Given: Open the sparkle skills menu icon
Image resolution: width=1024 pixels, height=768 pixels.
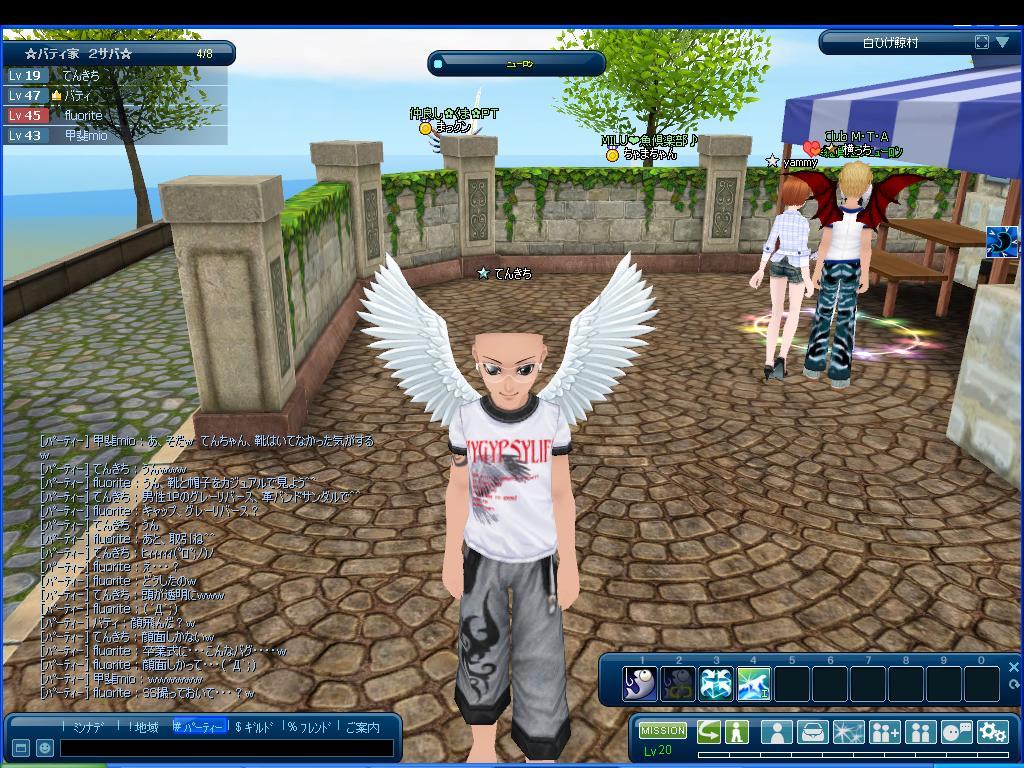Looking at the screenshot, I should coord(848,731).
